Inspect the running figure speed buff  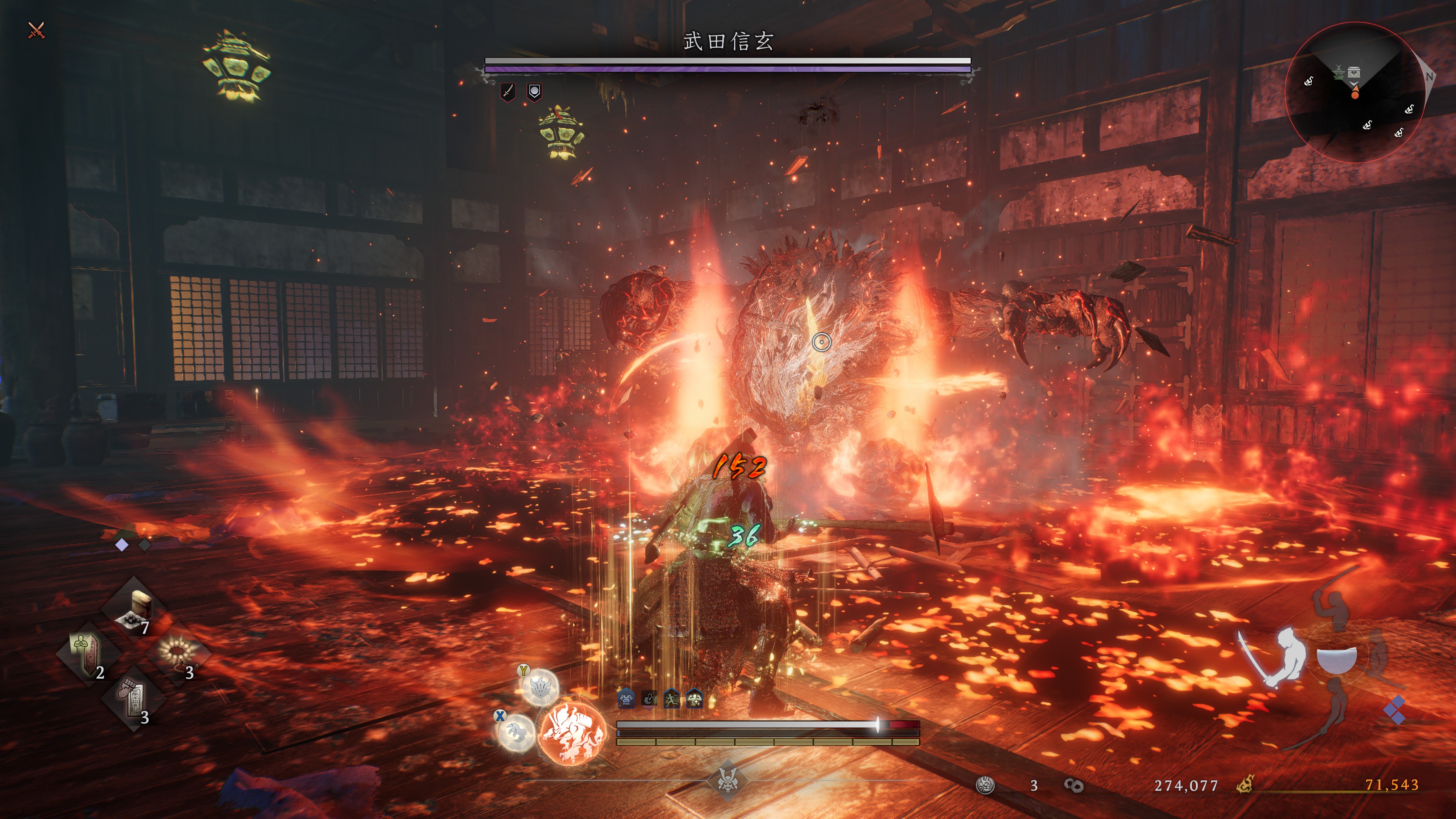pos(672,699)
